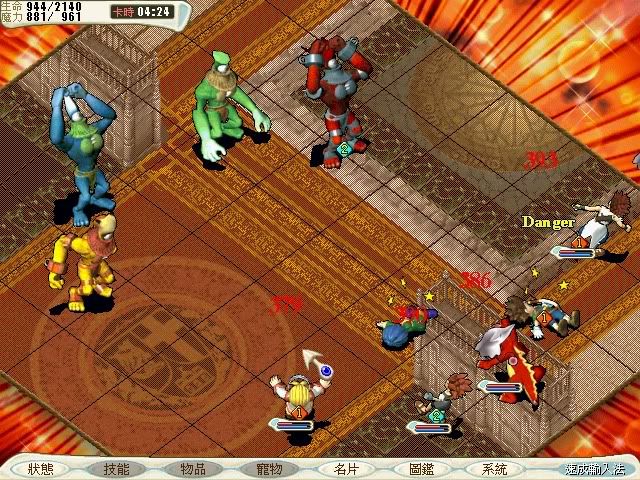Open the 名片 name card menu
This screenshot has width=640, height=480.
pyautogui.click(x=346, y=469)
